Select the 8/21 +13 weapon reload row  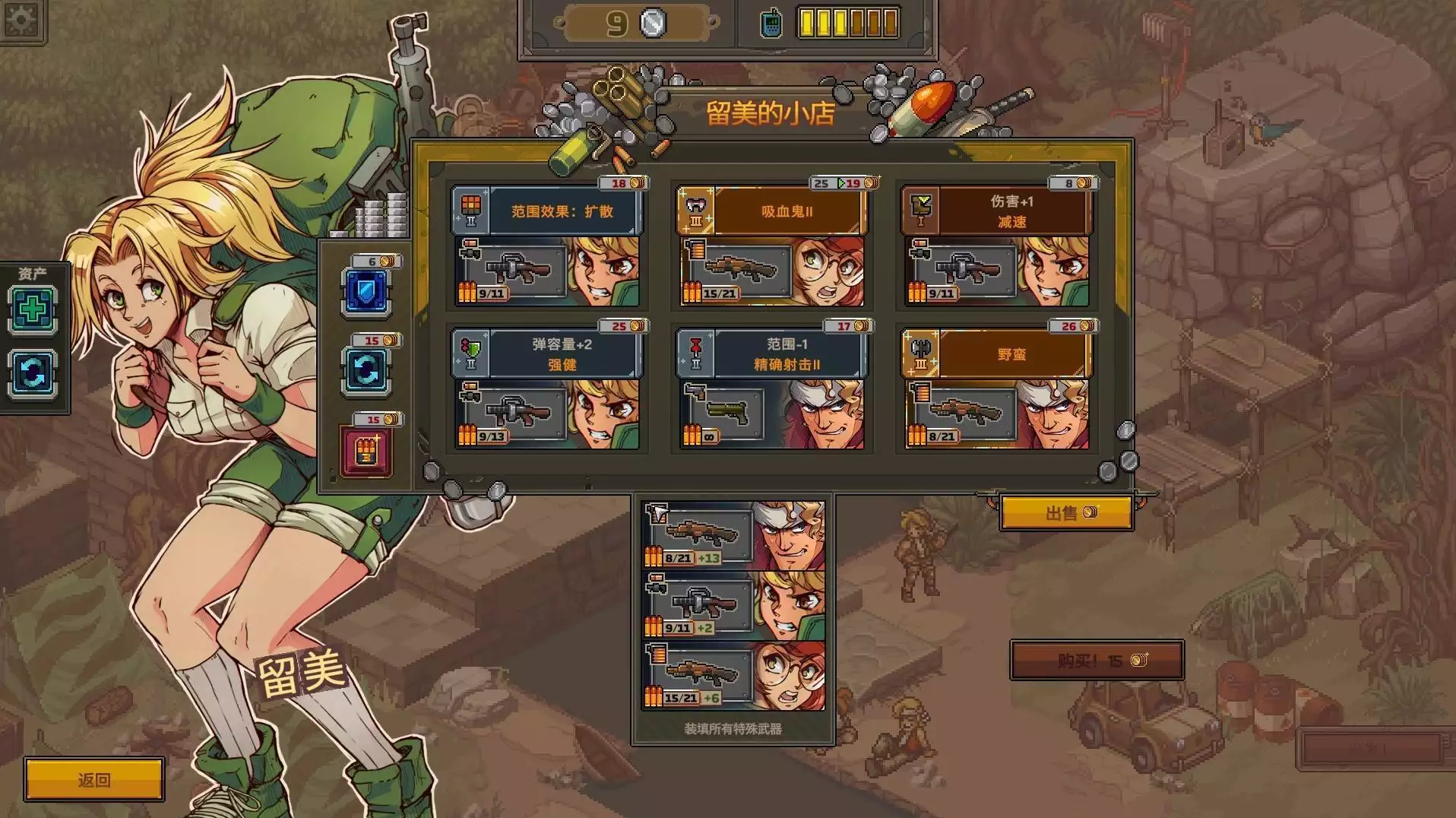pos(733,536)
